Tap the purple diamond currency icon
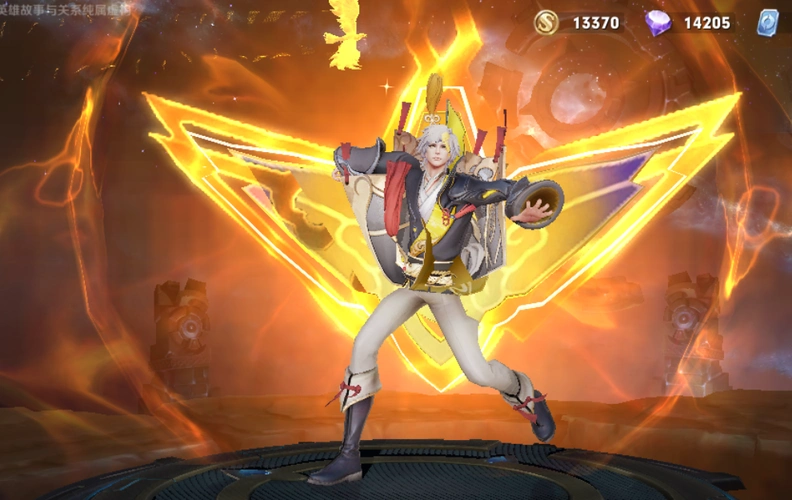The width and height of the screenshot is (792, 500). point(657,23)
